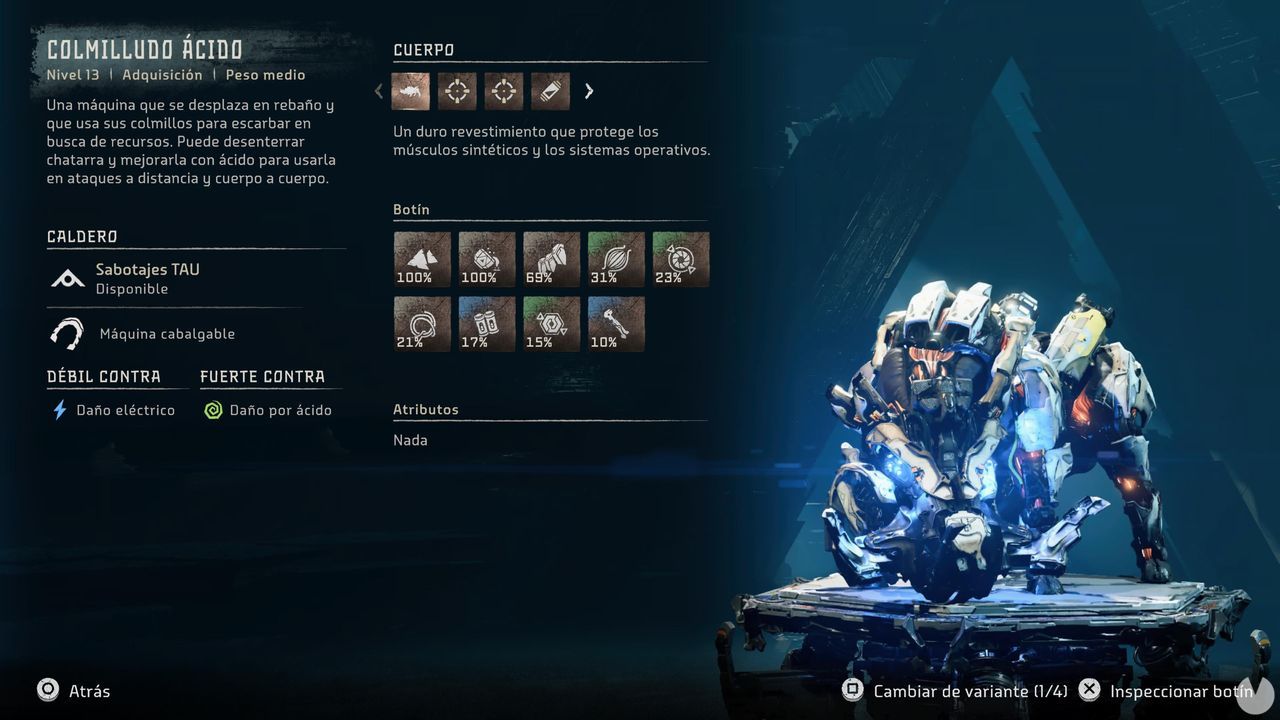The height and width of the screenshot is (720, 1280).
Task: Click the 17% canisters loot icon
Action: (x=486, y=323)
